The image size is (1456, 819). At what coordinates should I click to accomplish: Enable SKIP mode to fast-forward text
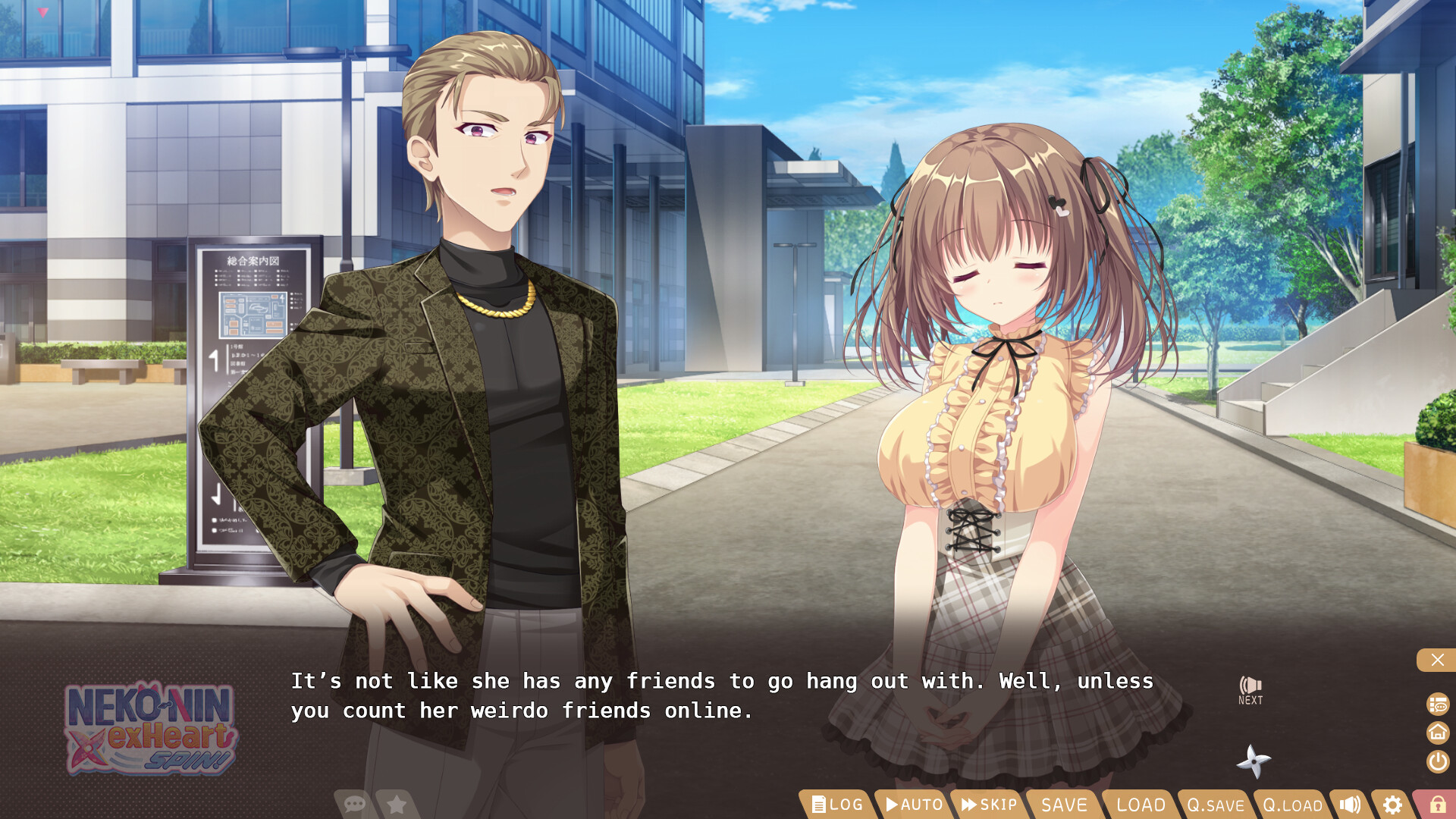[988, 805]
